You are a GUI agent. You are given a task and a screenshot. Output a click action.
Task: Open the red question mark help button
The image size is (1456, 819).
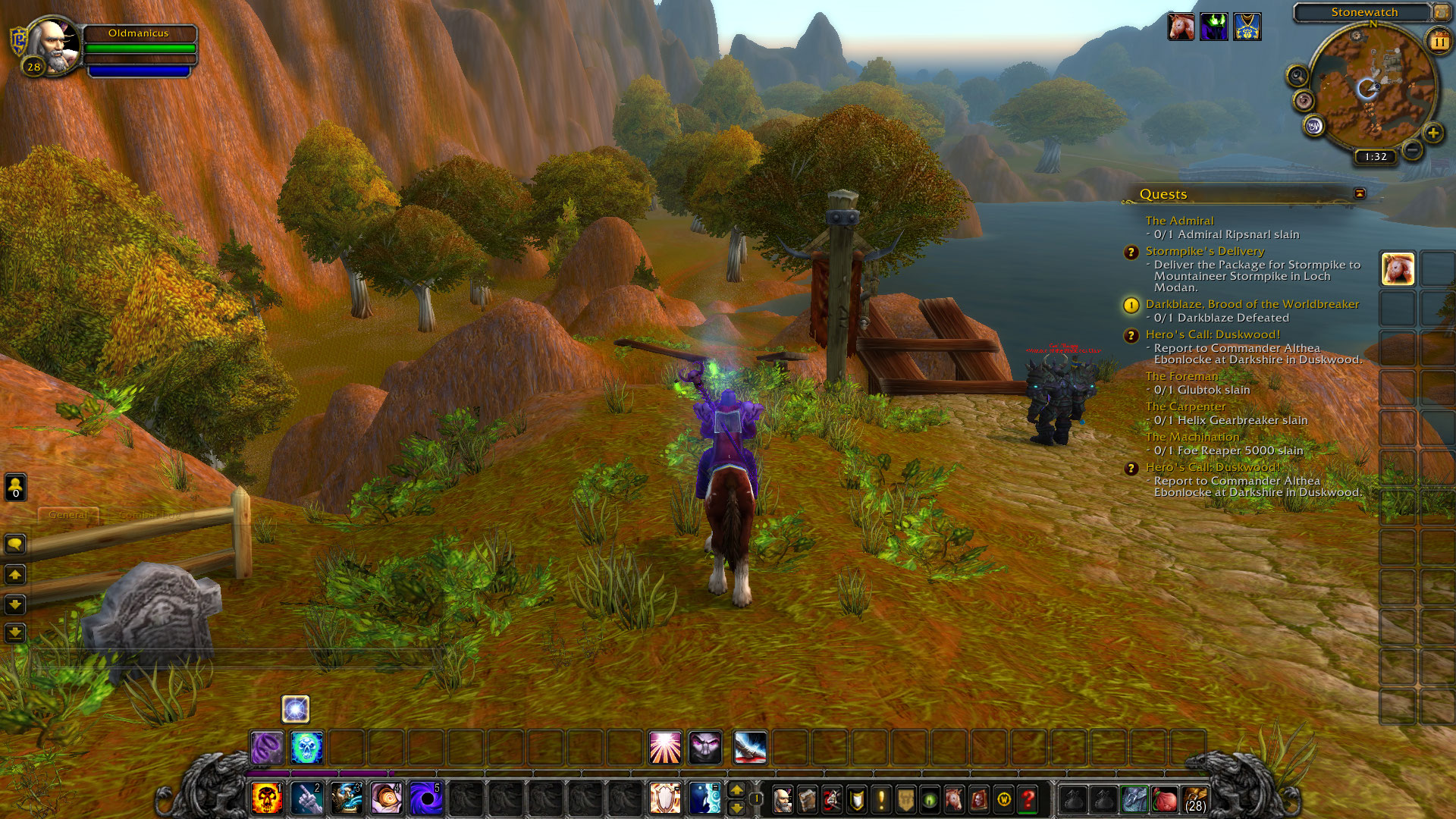tap(1028, 799)
